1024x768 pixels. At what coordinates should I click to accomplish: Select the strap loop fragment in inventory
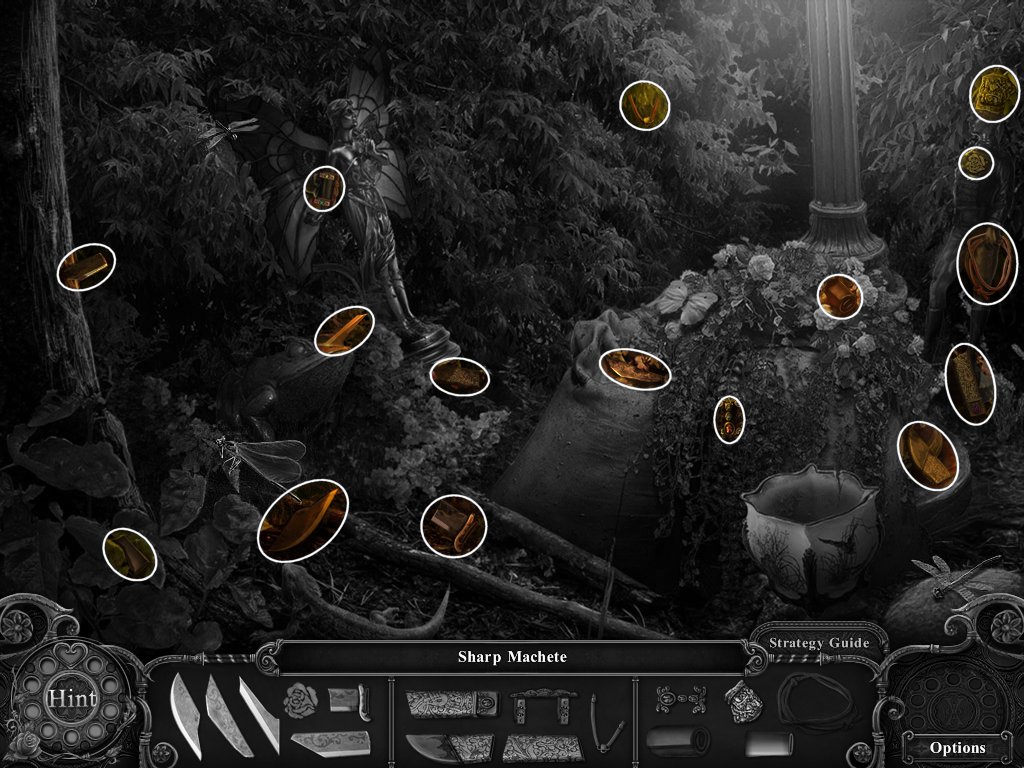pyautogui.click(x=603, y=723)
